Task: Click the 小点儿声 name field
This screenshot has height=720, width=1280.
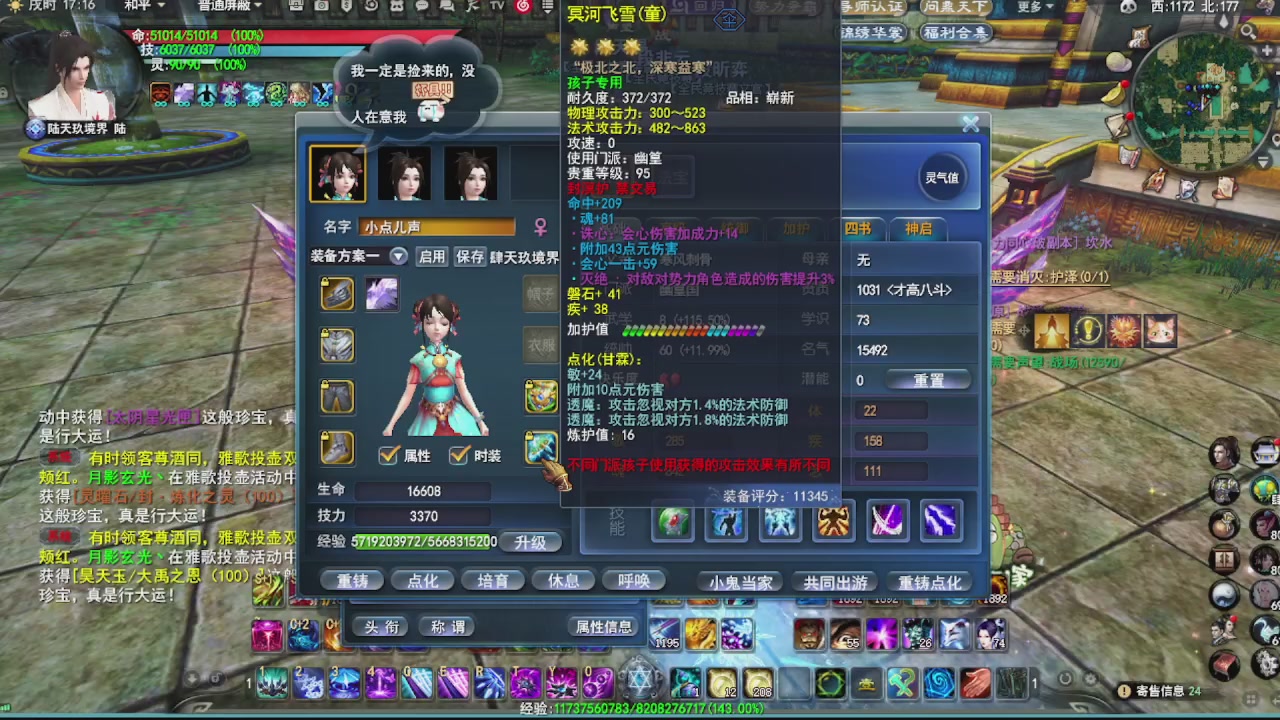Action: click(437, 227)
